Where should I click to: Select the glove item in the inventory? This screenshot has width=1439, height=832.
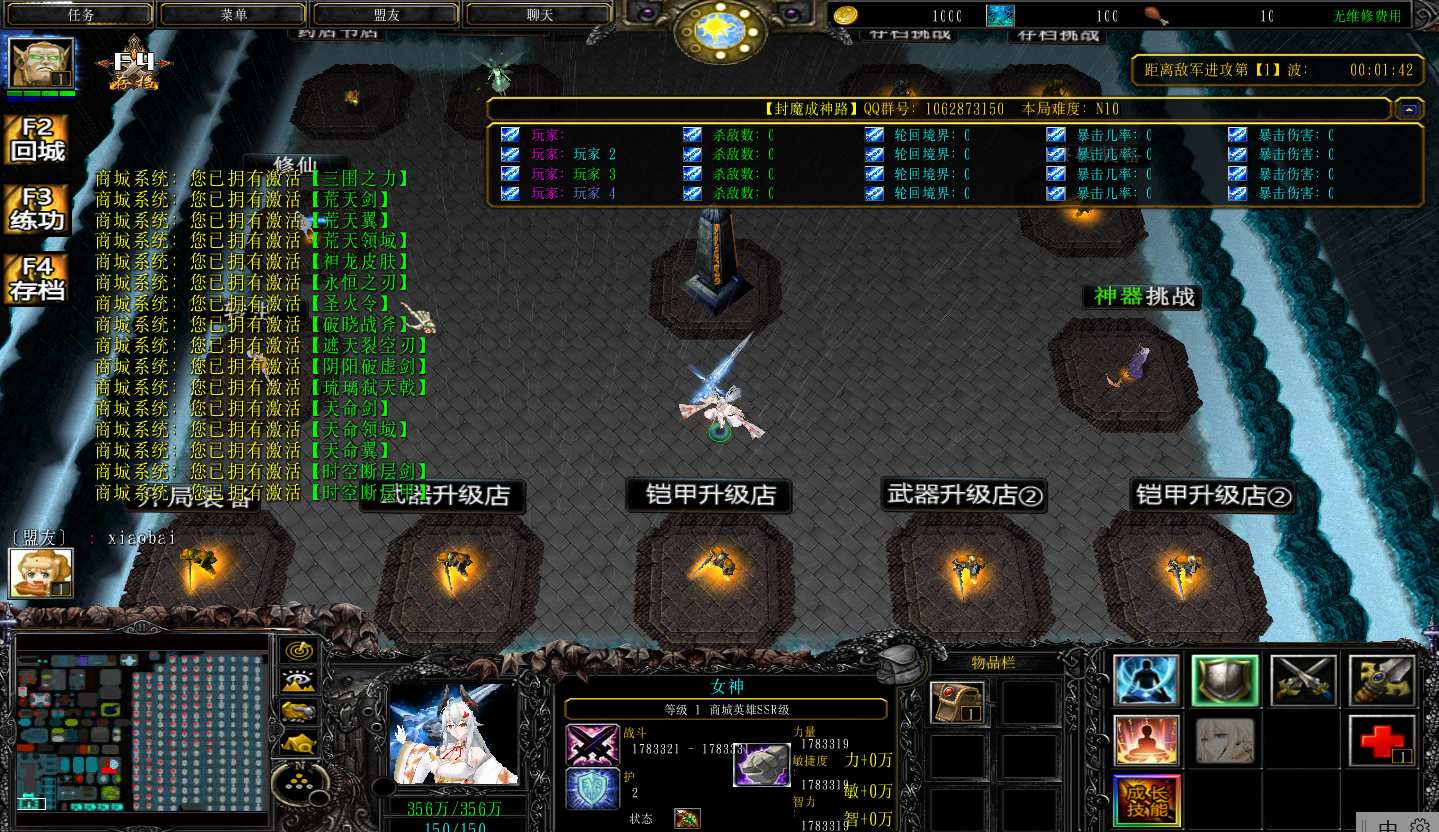(957, 702)
